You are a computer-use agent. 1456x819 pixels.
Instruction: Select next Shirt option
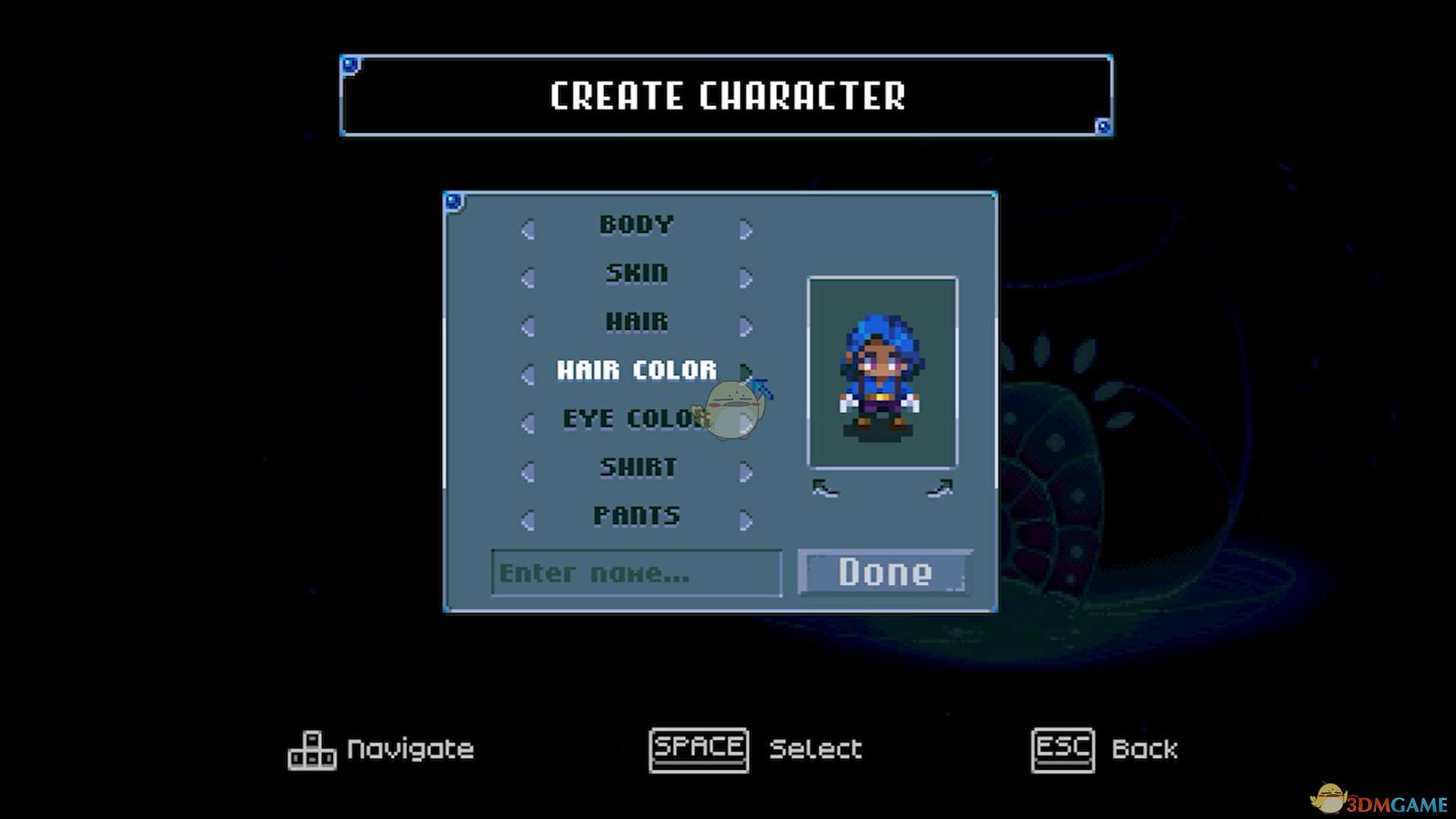pos(746,472)
